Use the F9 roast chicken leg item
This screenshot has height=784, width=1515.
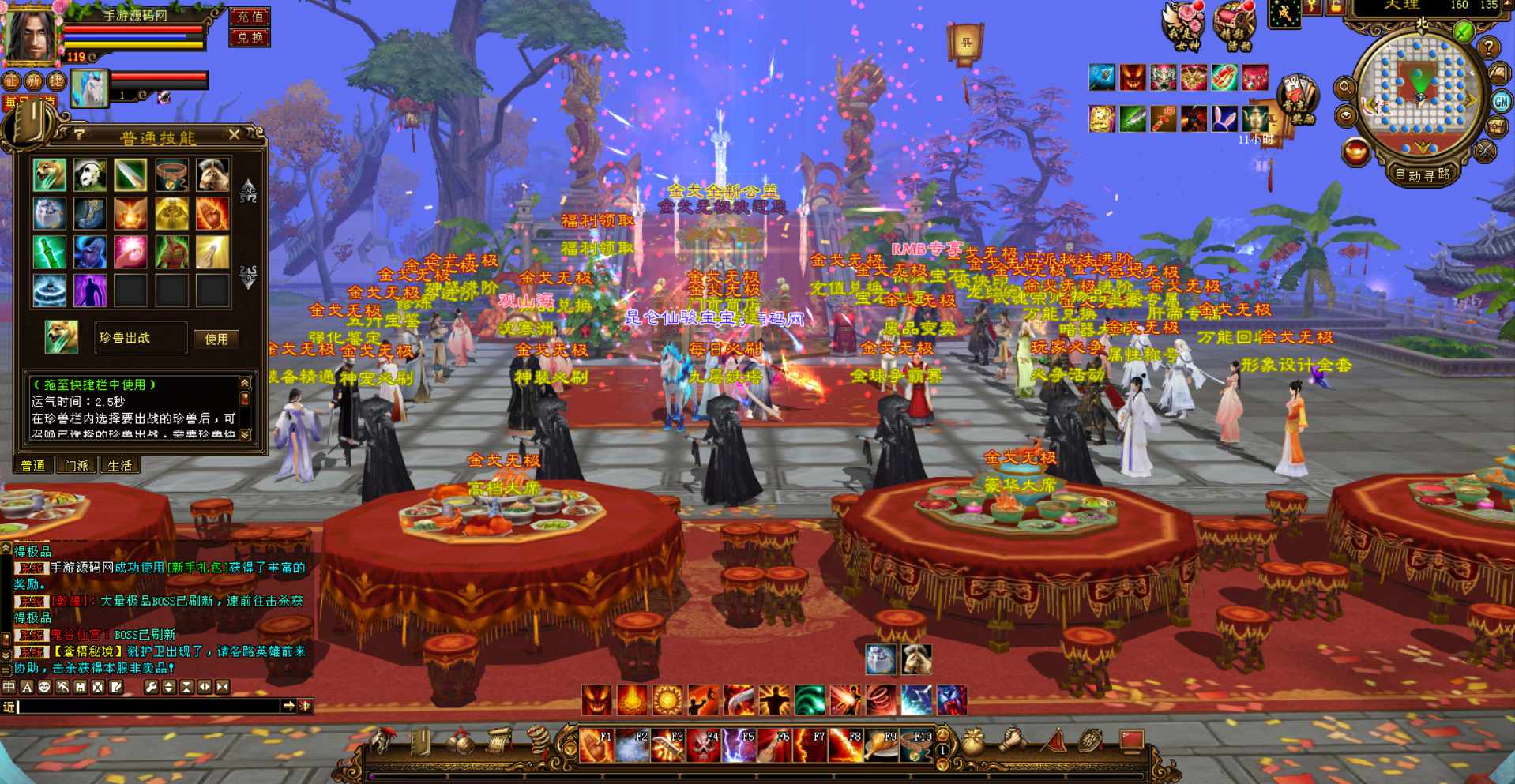coord(880,746)
